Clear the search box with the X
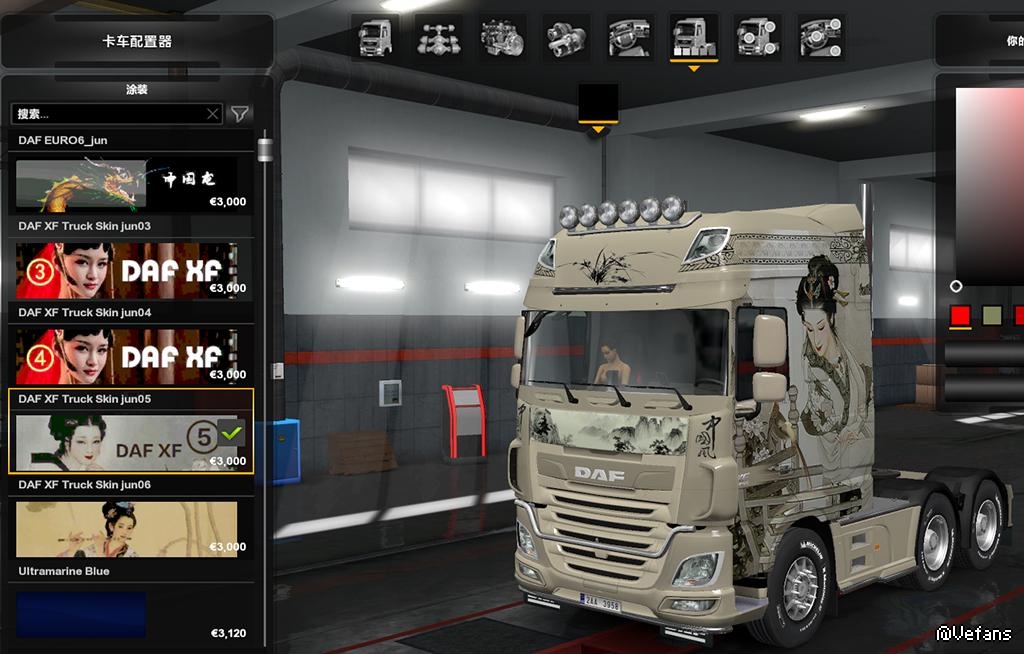Image resolution: width=1024 pixels, height=654 pixels. click(x=212, y=114)
